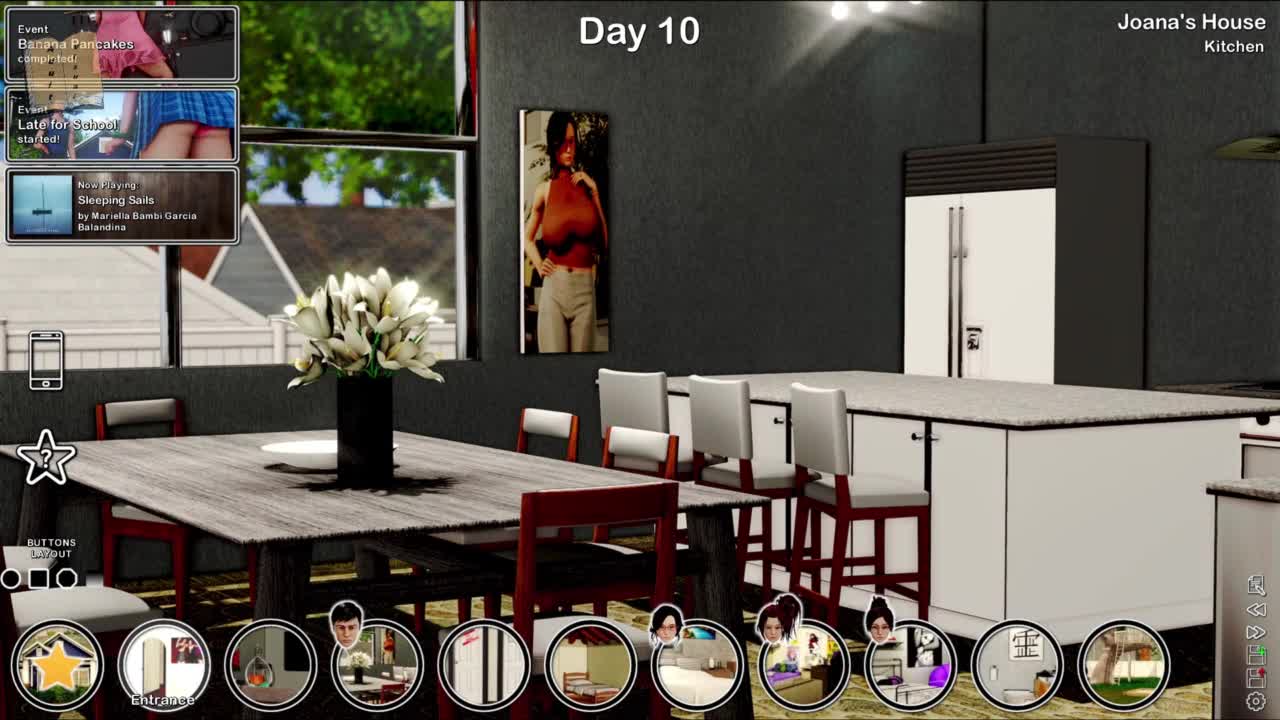The width and height of the screenshot is (1280, 720).
Task: Open the house map with star
Action: [x=58, y=665]
